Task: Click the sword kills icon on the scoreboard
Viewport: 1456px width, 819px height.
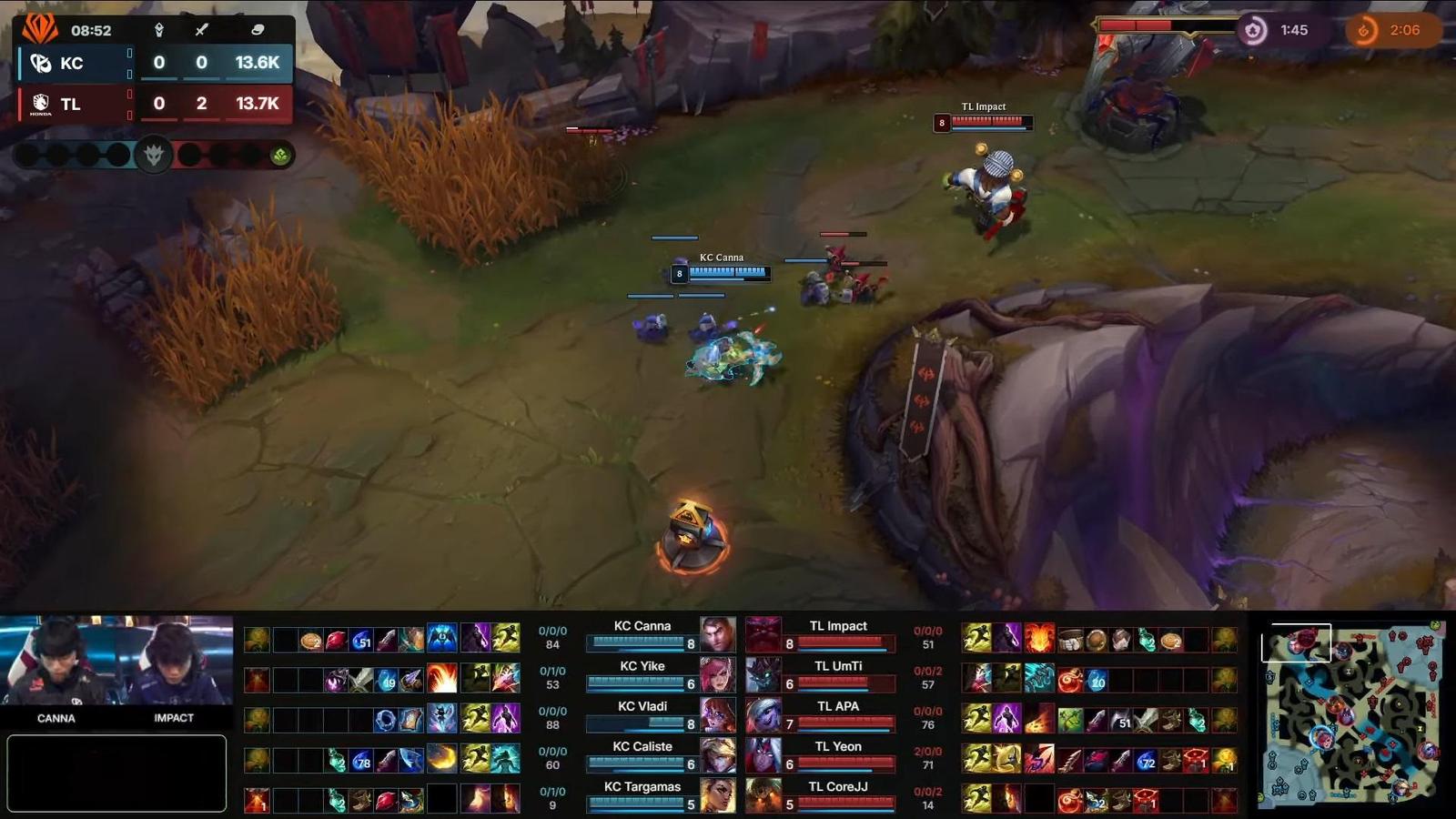Action: (x=201, y=30)
